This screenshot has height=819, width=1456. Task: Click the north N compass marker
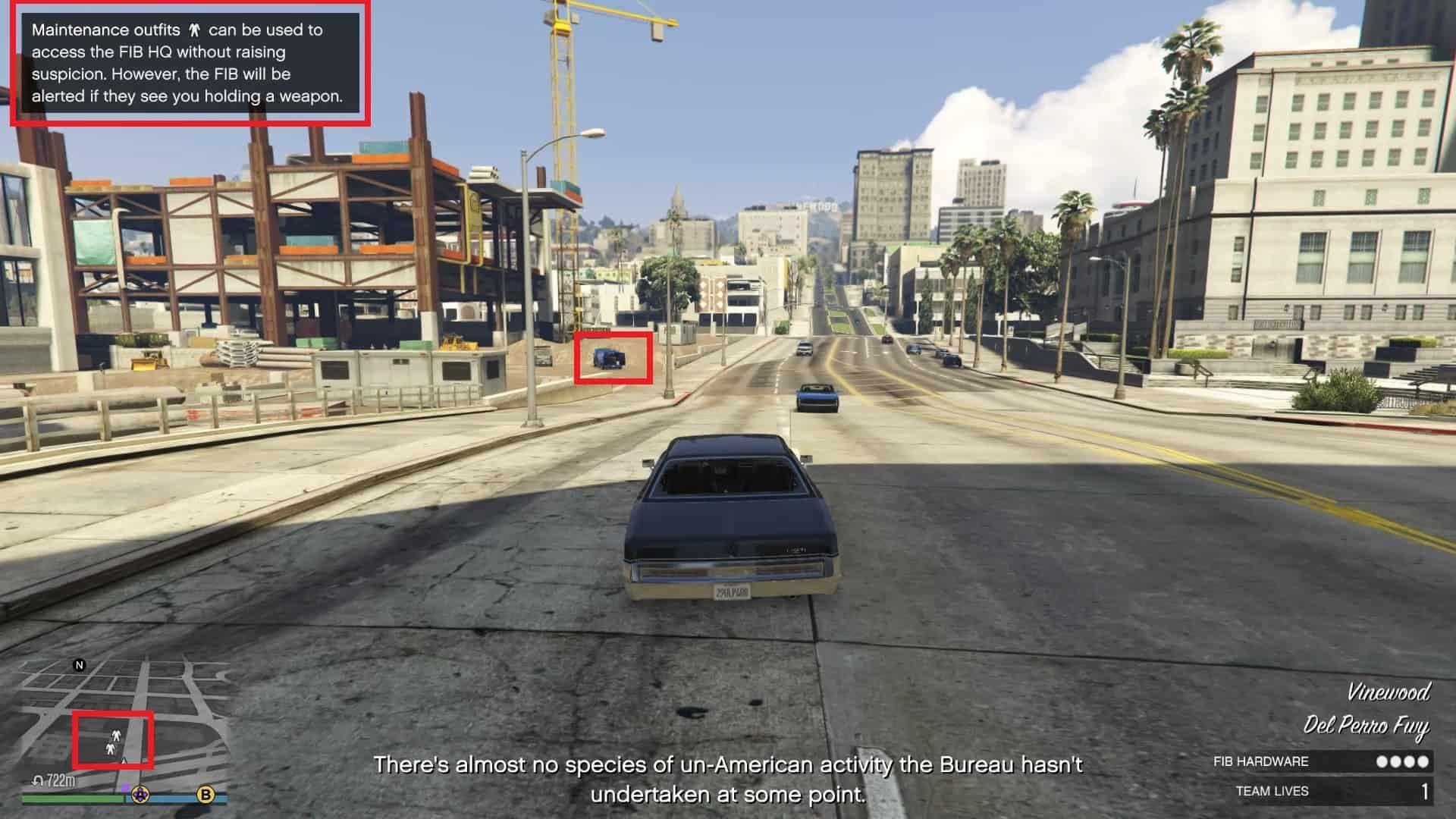[x=79, y=665]
